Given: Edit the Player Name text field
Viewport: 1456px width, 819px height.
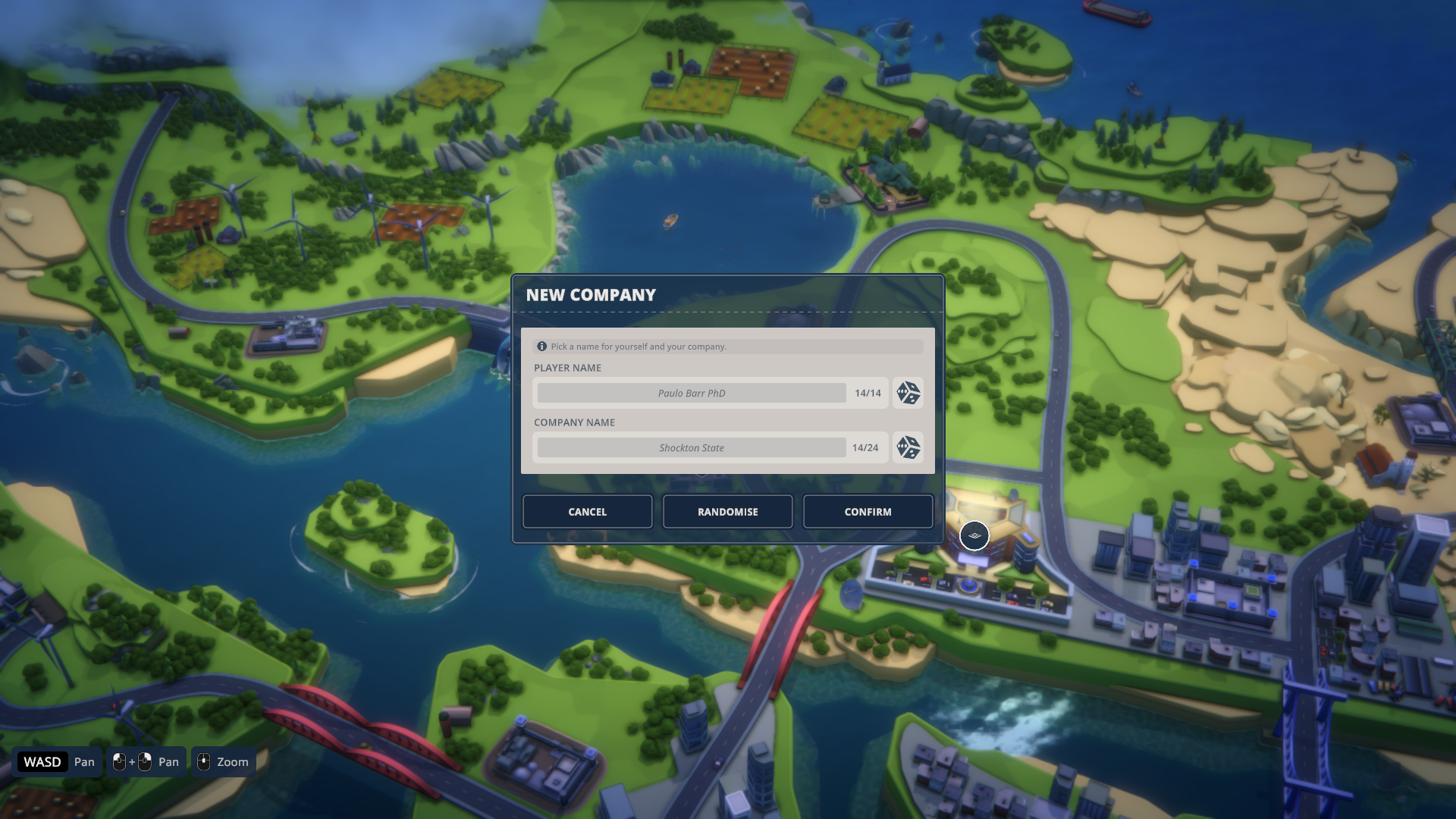Looking at the screenshot, I should (x=691, y=393).
